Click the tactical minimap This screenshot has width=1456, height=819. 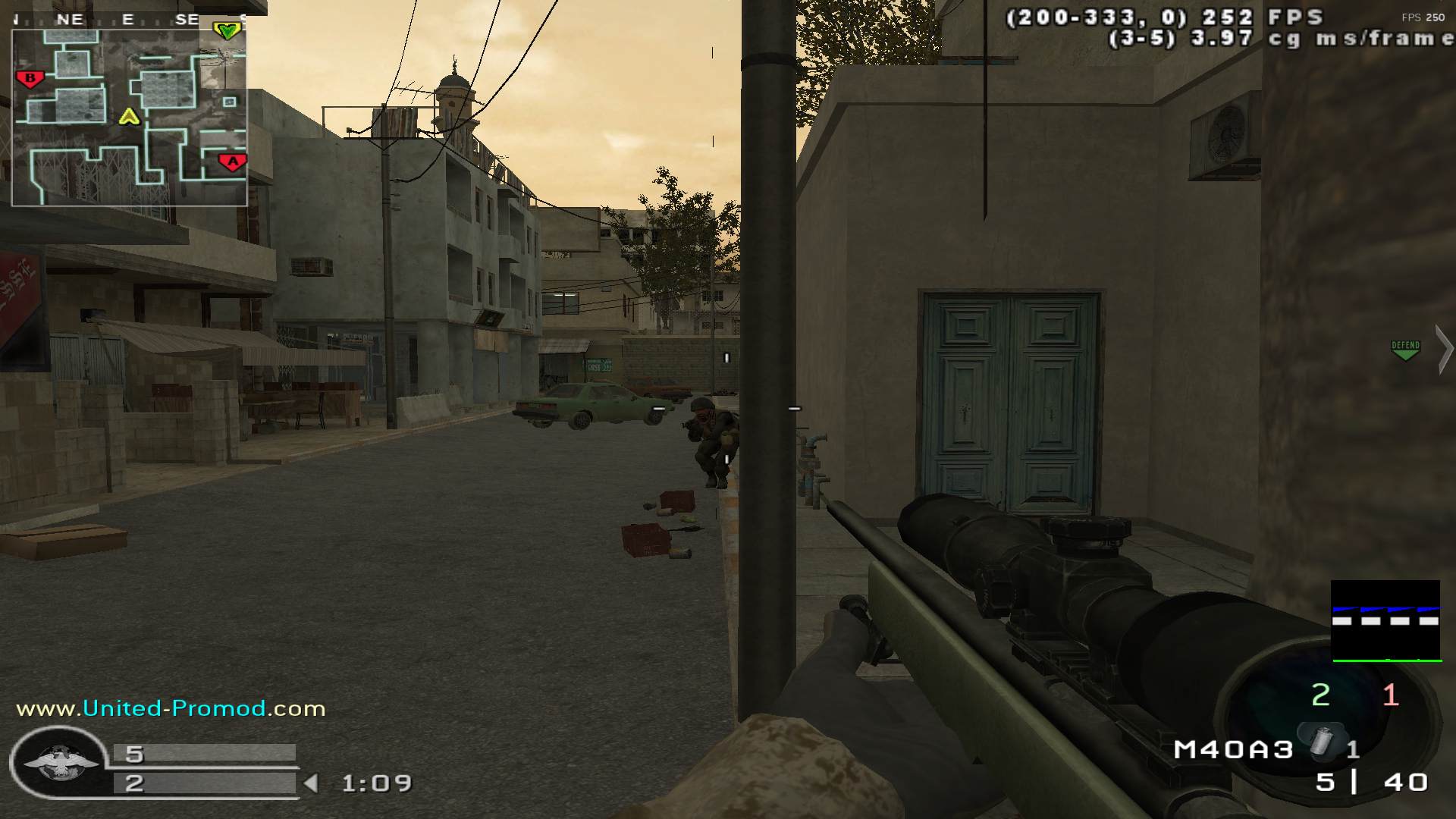129,118
